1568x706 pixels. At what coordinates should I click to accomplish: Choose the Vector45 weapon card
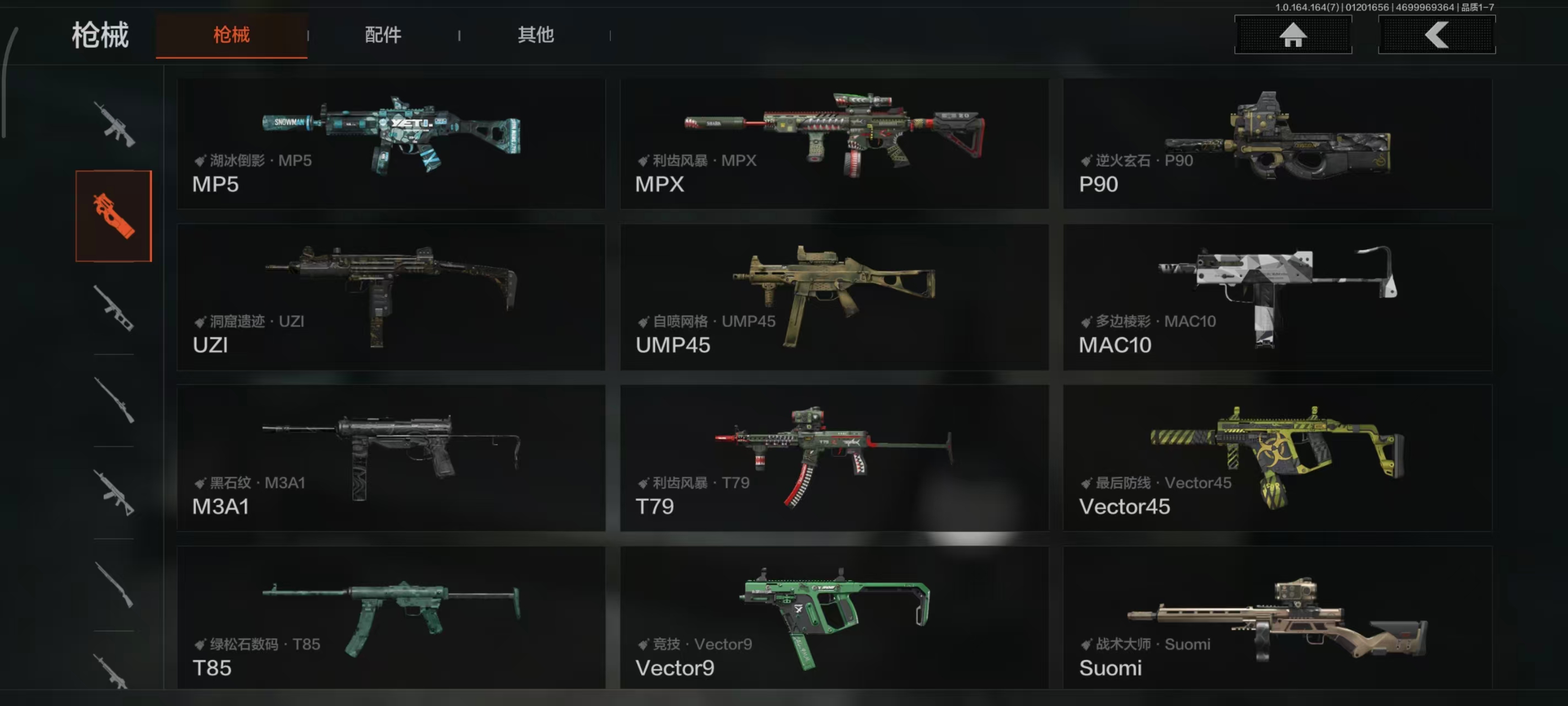[x=1277, y=457]
